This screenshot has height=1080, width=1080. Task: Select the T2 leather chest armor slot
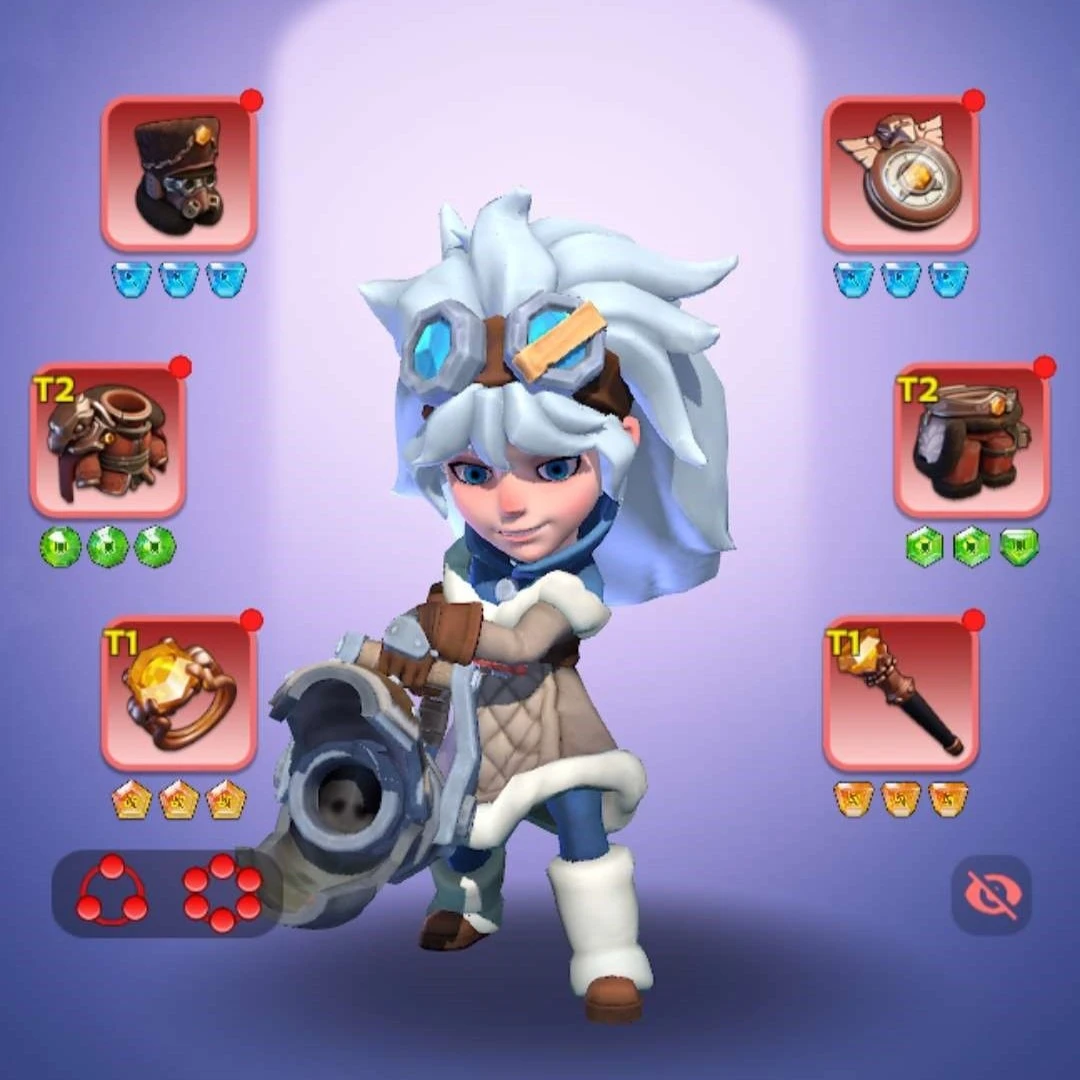coord(108,441)
